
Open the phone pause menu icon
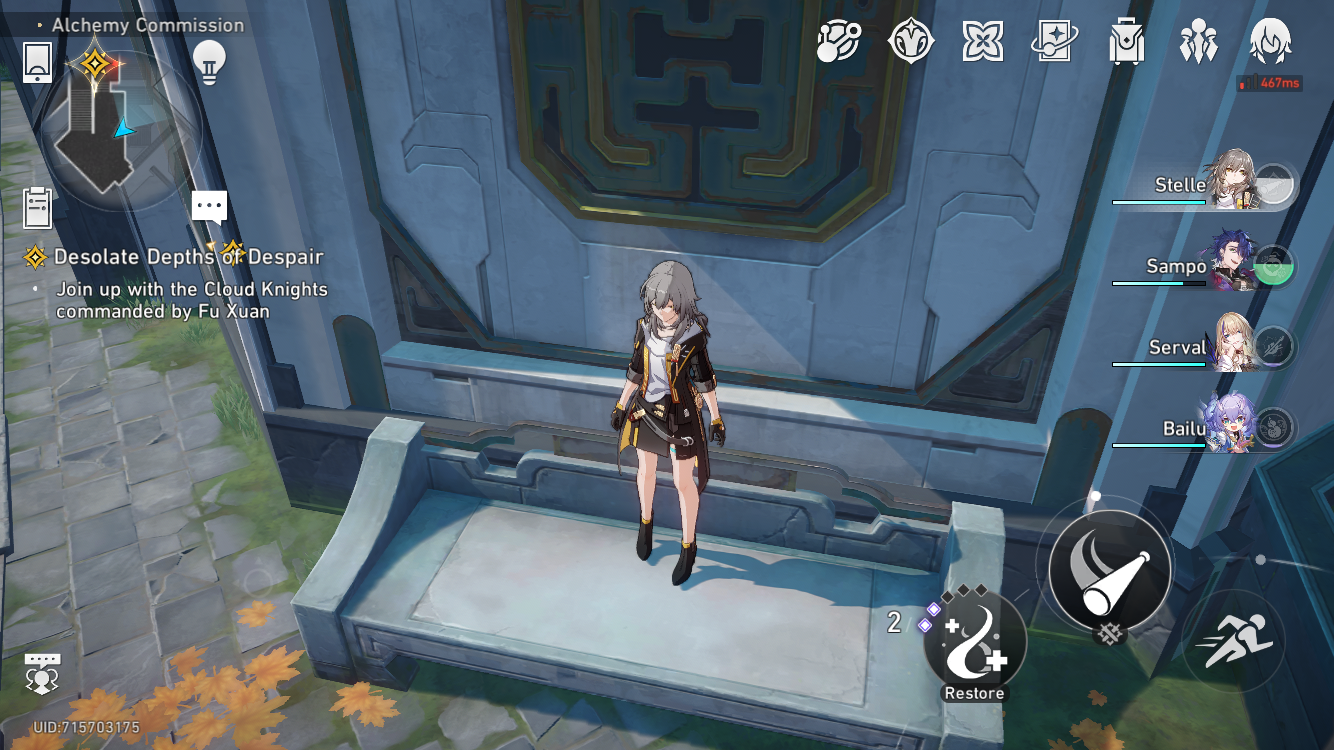pyautogui.click(x=37, y=62)
